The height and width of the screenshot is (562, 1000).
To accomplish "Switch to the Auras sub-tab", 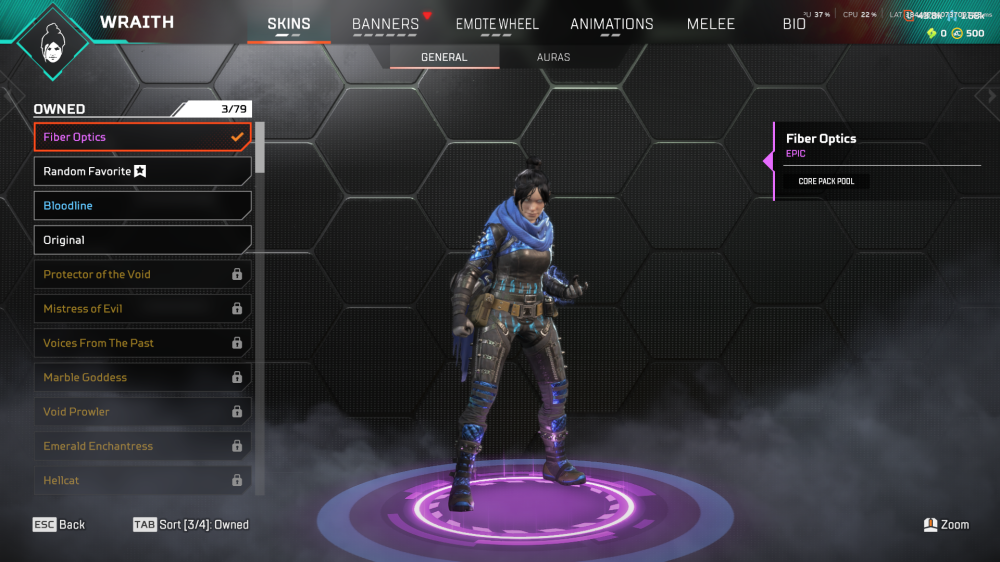I will click(x=553, y=57).
